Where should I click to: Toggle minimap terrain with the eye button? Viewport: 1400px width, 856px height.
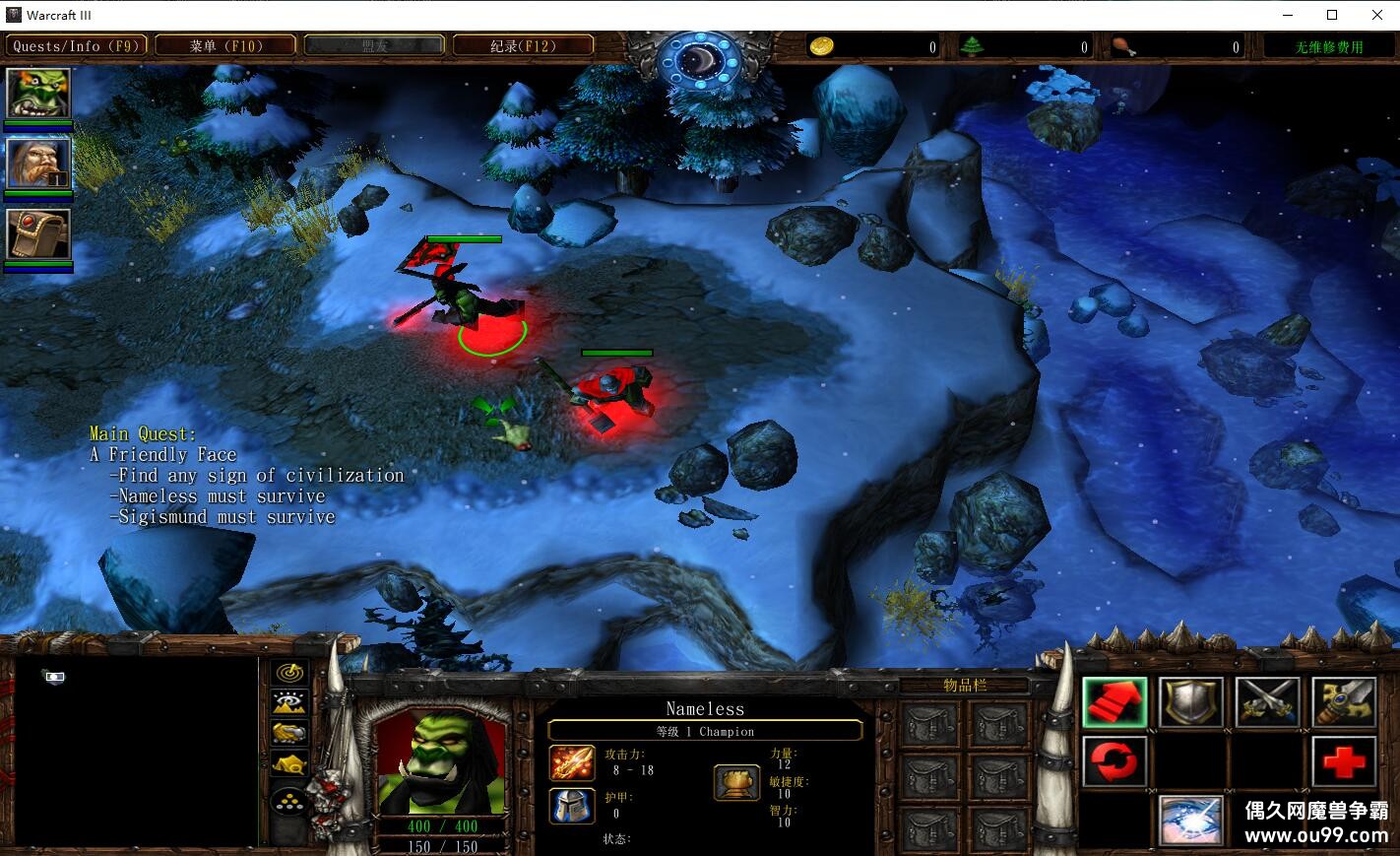coord(289,702)
